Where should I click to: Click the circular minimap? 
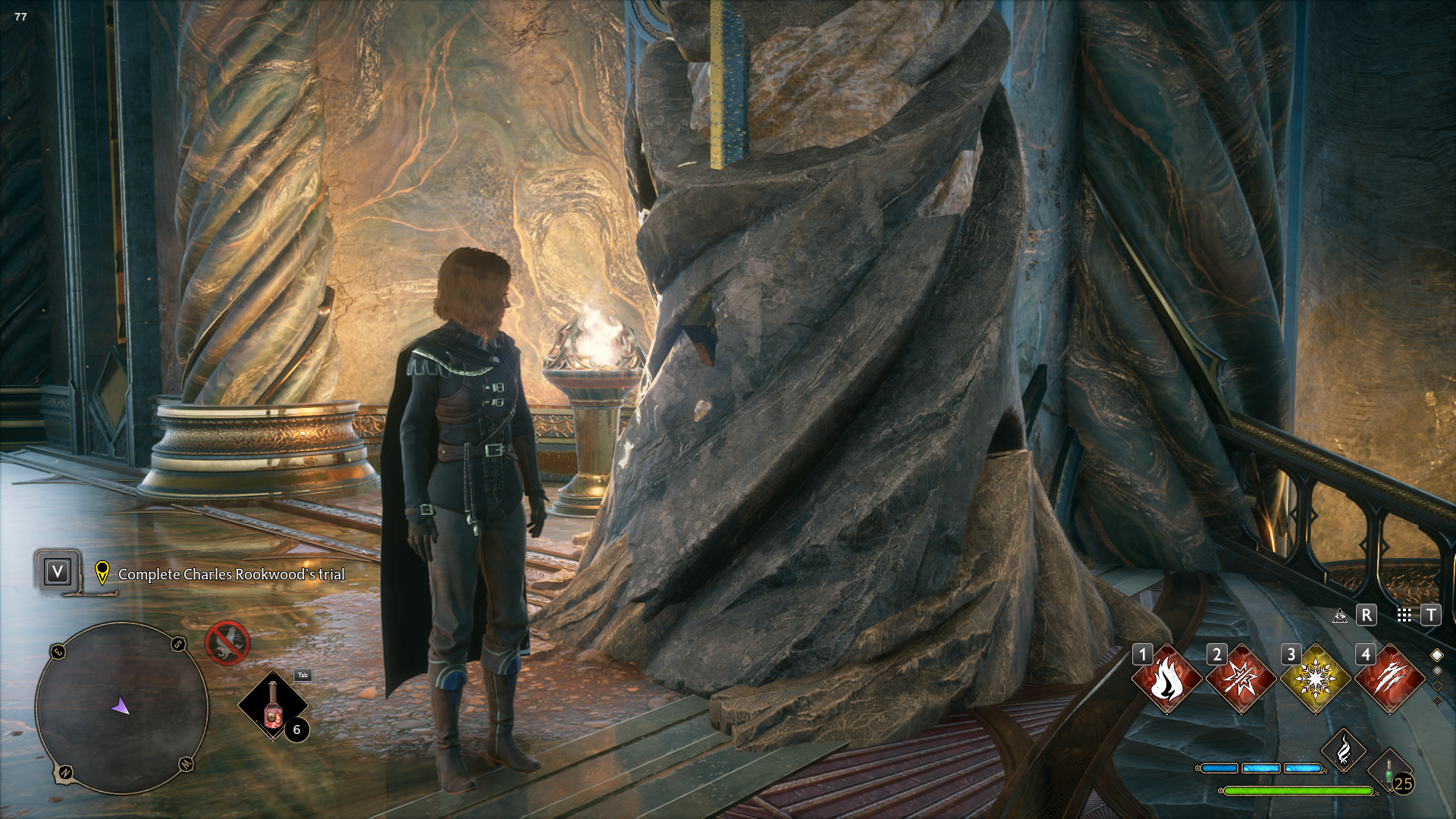[121, 707]
